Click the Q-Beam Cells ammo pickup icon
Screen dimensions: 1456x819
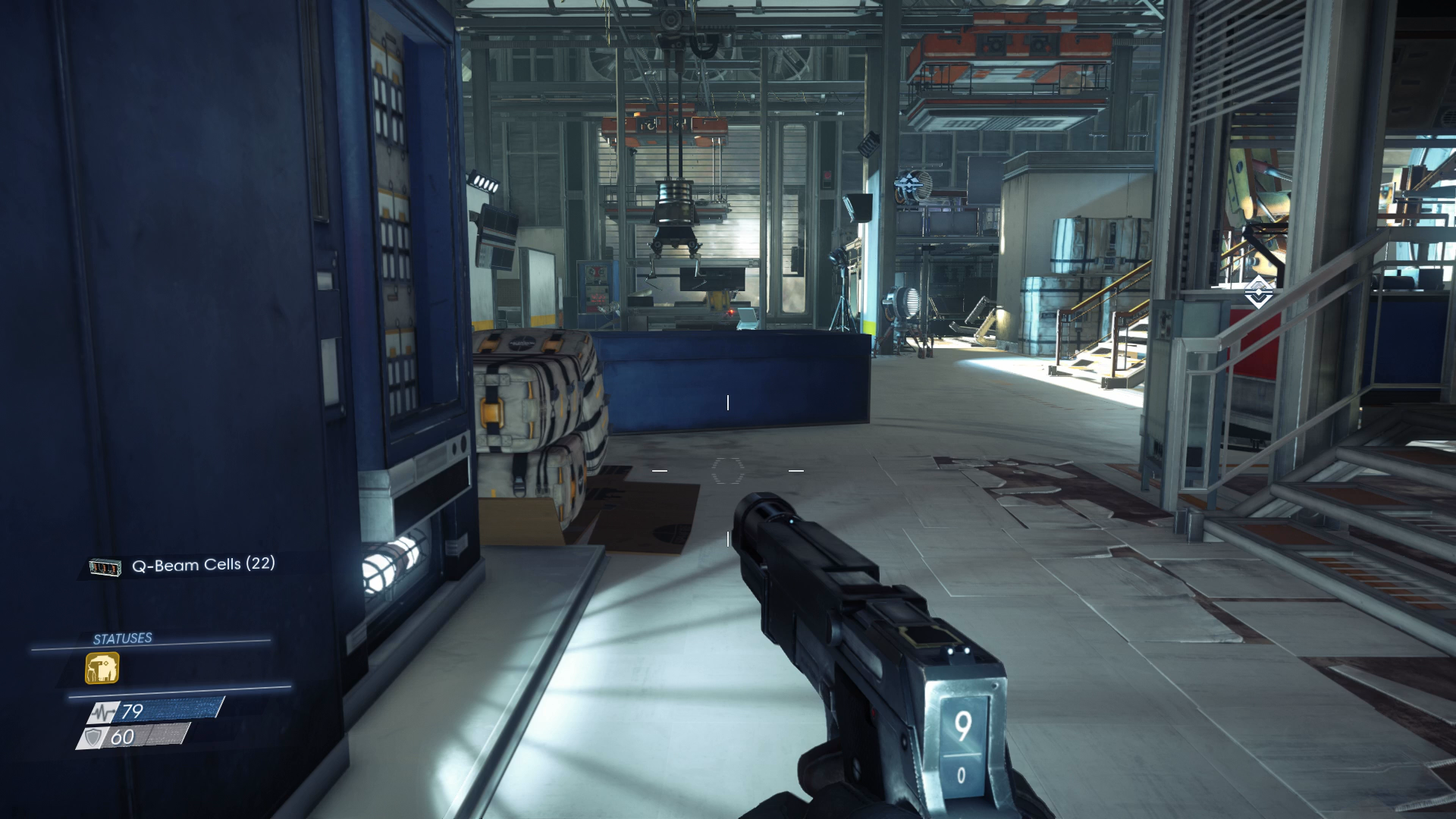pyautogui.click(x=106, y=566)
